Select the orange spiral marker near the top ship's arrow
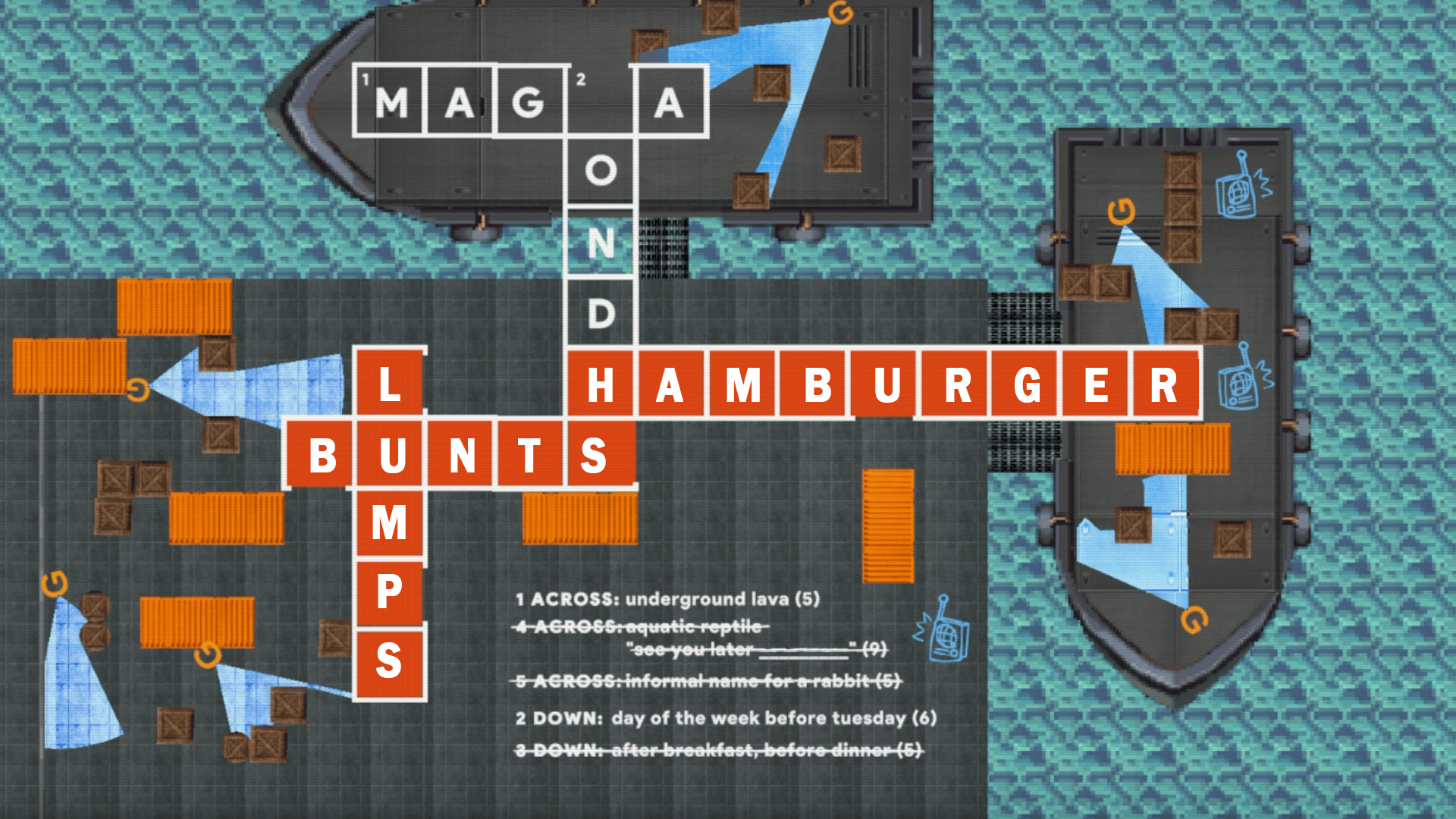This screenshot has width=1456, height=819. (x=842, y=14)
